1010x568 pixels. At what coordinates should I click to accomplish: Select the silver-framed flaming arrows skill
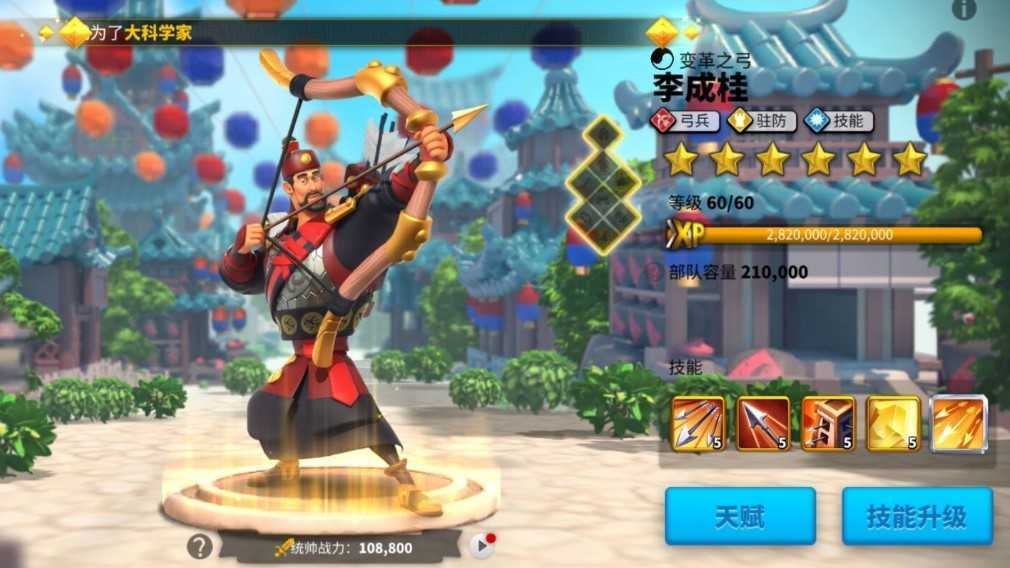tap(959, 423)
